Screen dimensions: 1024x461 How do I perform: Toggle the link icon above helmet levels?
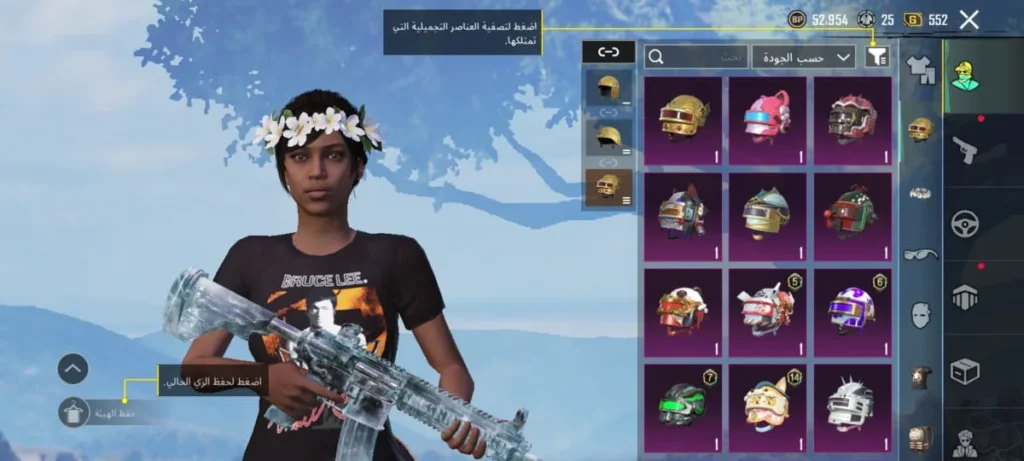608,52
